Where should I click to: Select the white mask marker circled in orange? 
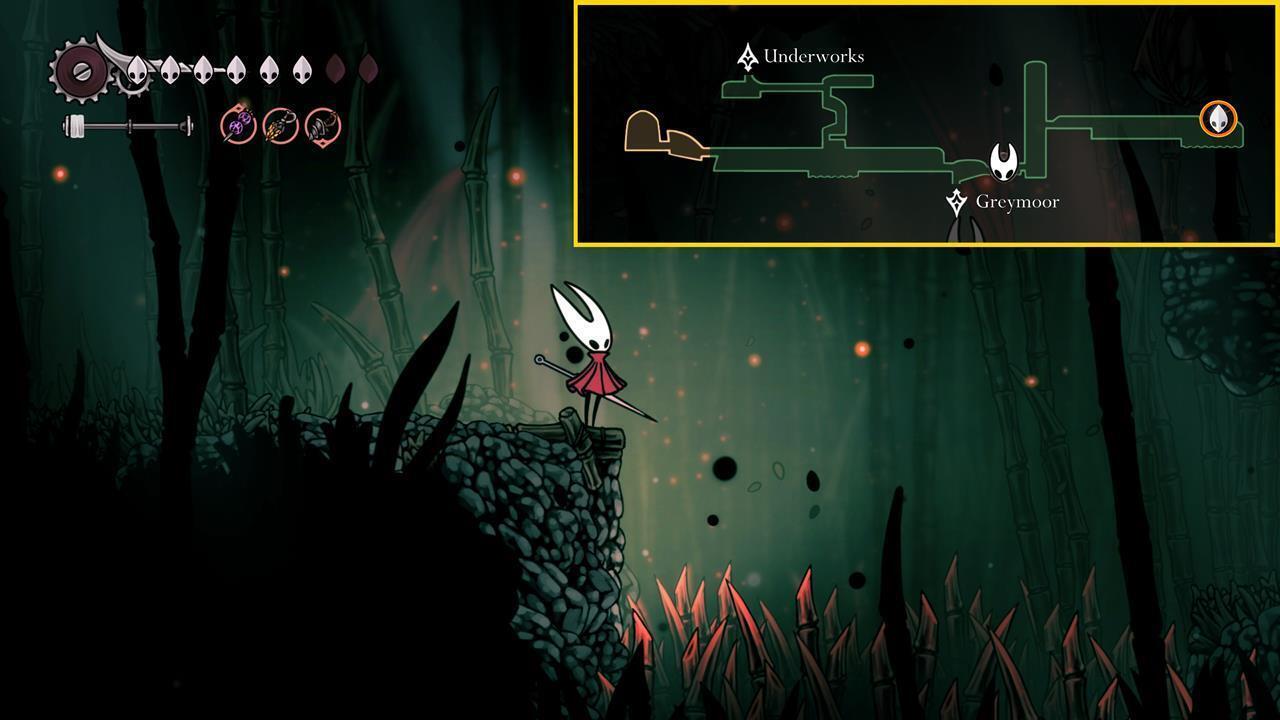click(1218, 120)
